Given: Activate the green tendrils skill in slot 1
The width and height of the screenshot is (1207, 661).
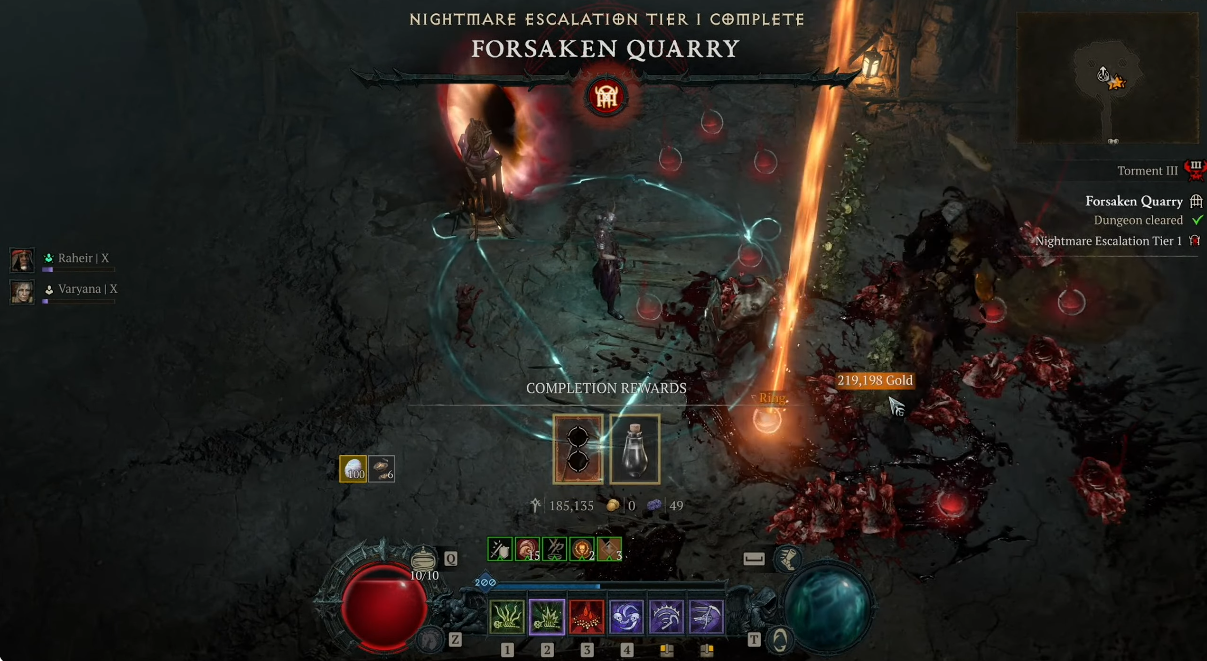Looking at the screenshot, I should click(x=507, y=617).
